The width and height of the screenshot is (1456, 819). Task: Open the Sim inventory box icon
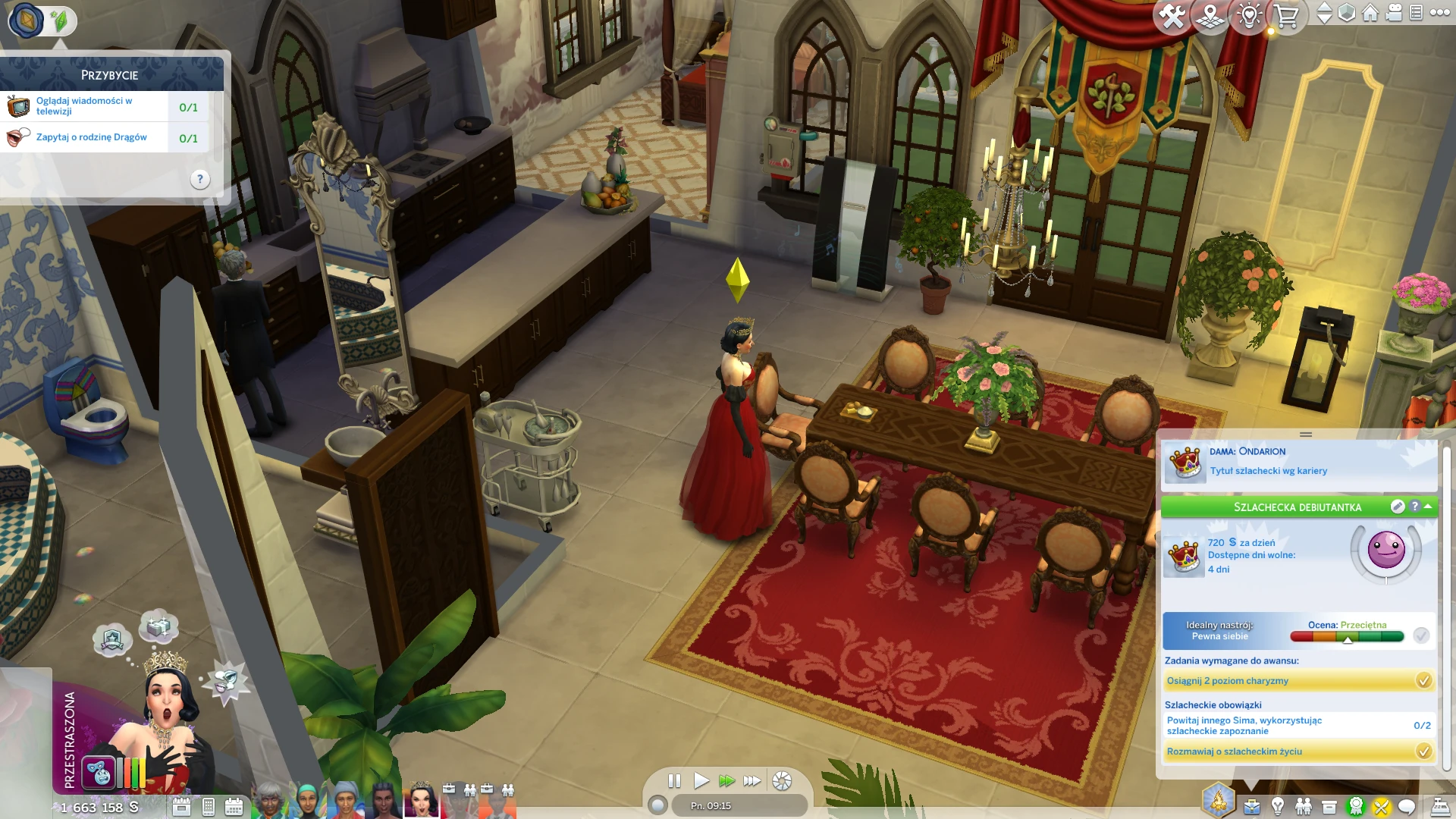[x=1329, y=807]
